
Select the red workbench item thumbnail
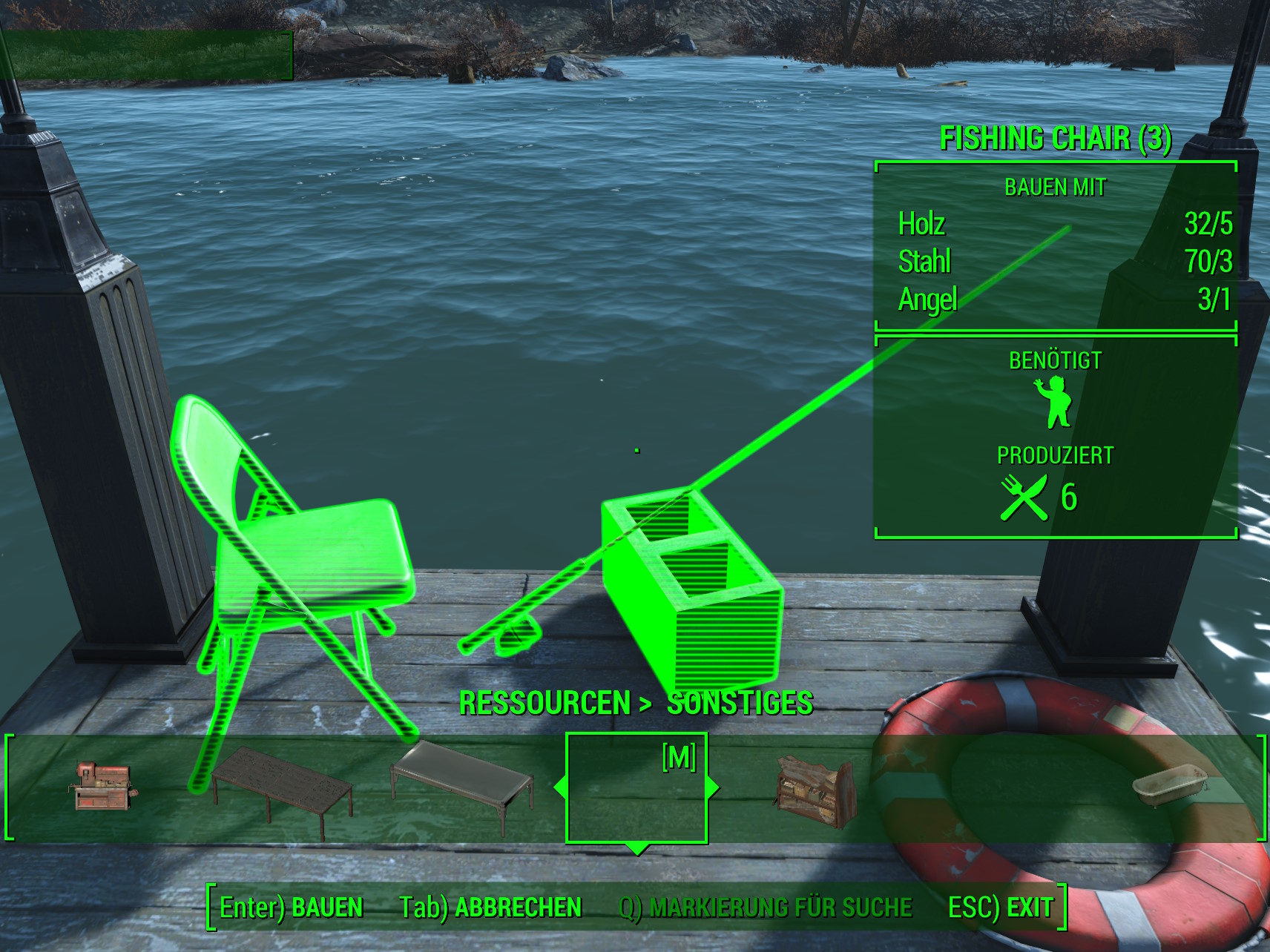tap(104, 787)
